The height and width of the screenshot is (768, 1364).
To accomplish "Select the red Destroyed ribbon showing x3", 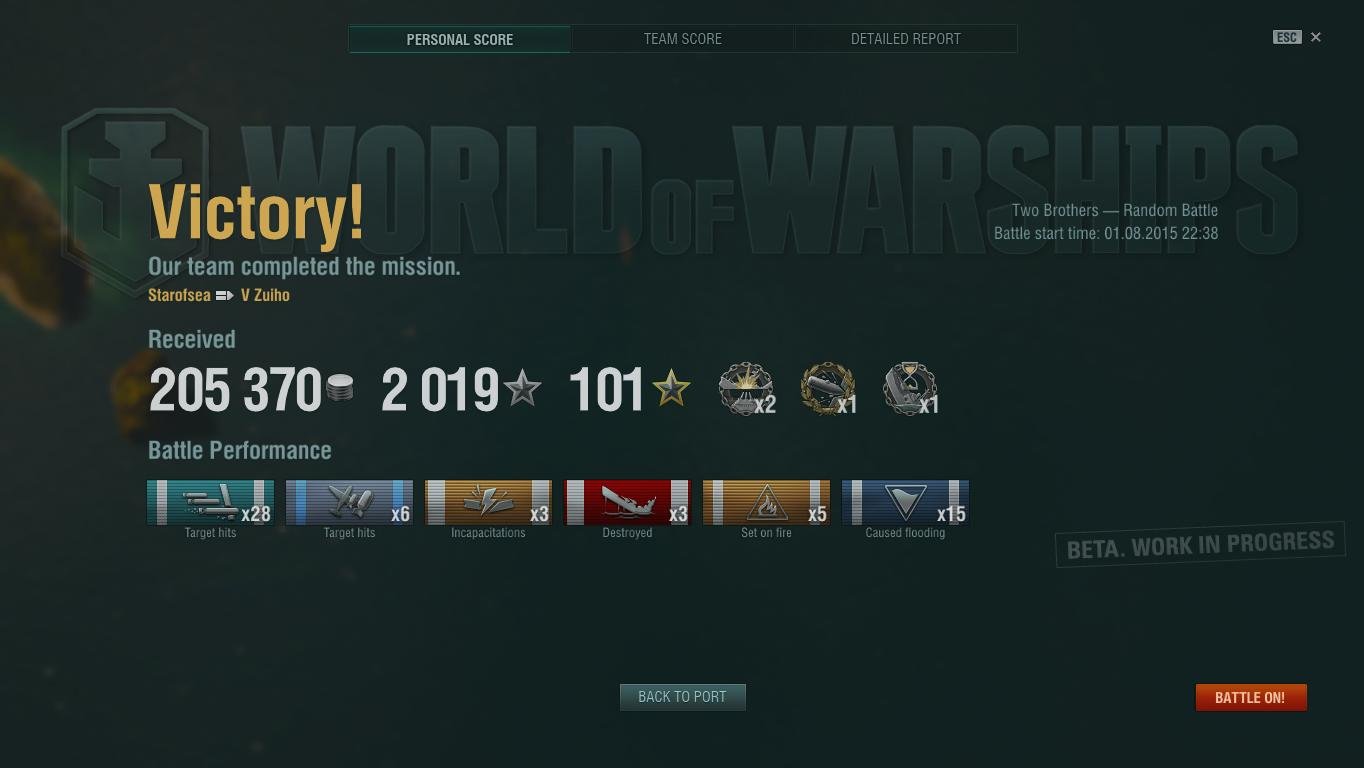I will (627, 502).
